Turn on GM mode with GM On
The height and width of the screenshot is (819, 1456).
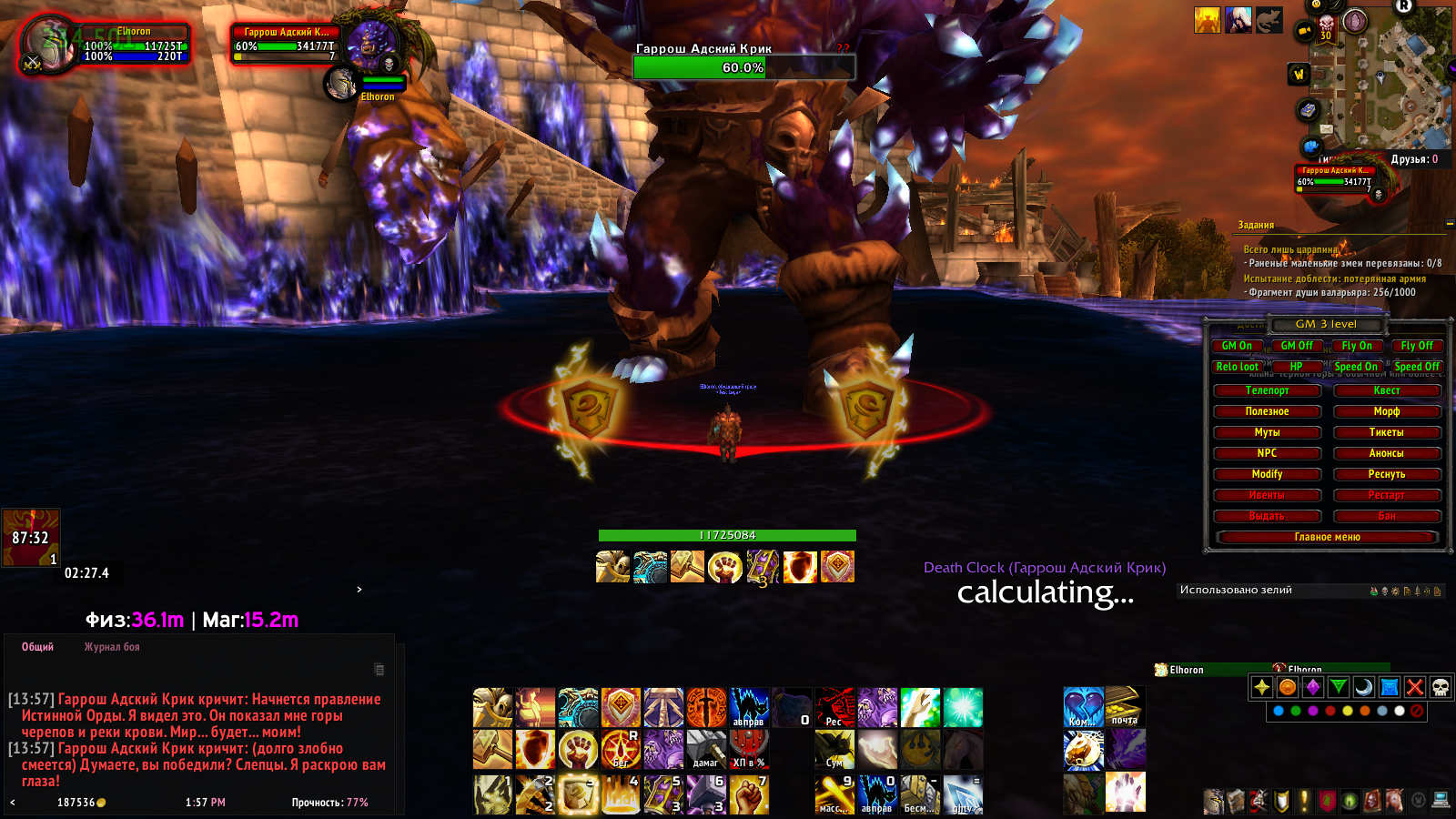(1236, 346)
